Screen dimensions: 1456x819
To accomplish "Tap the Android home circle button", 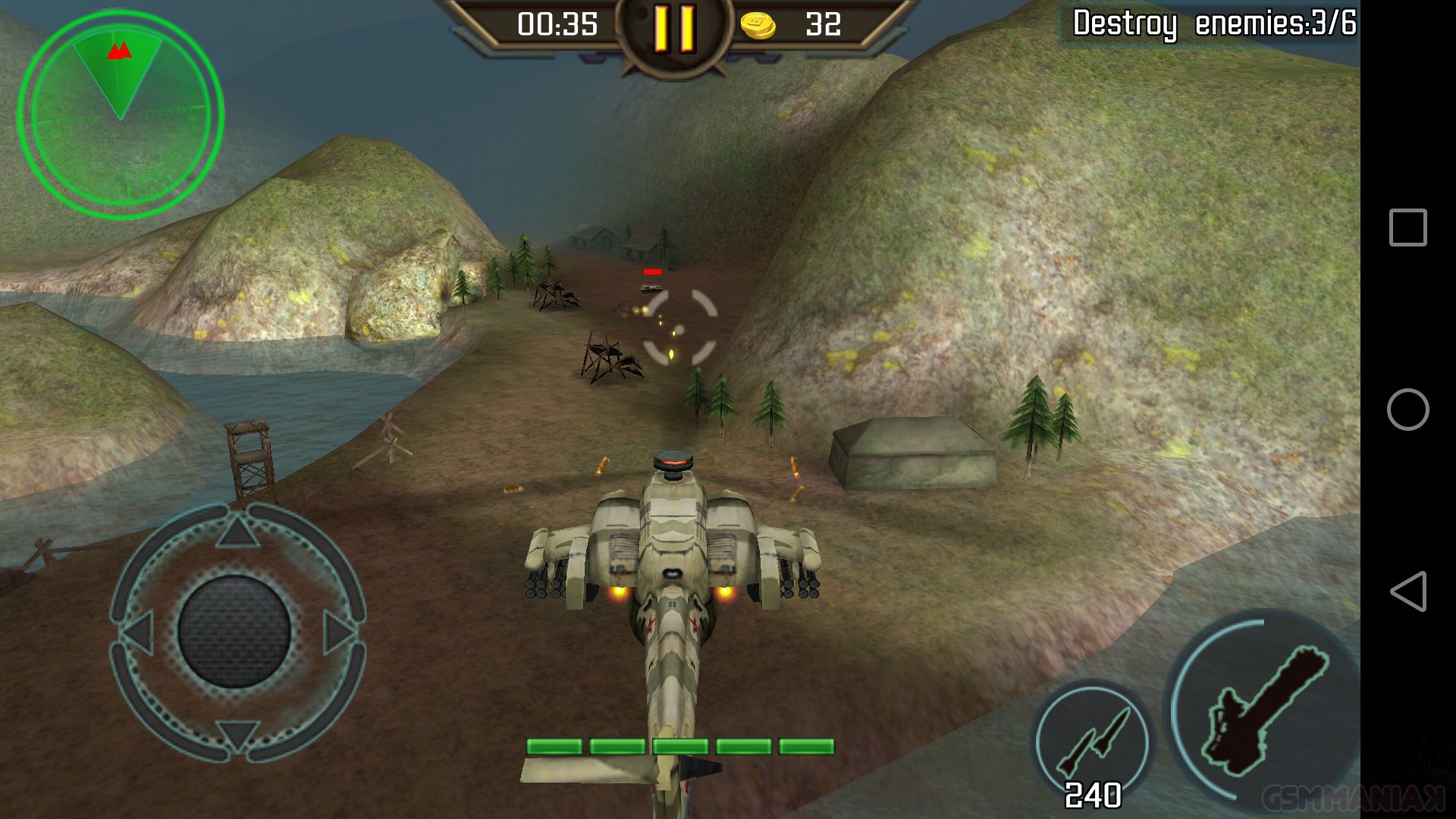I will coord(1407,409).
